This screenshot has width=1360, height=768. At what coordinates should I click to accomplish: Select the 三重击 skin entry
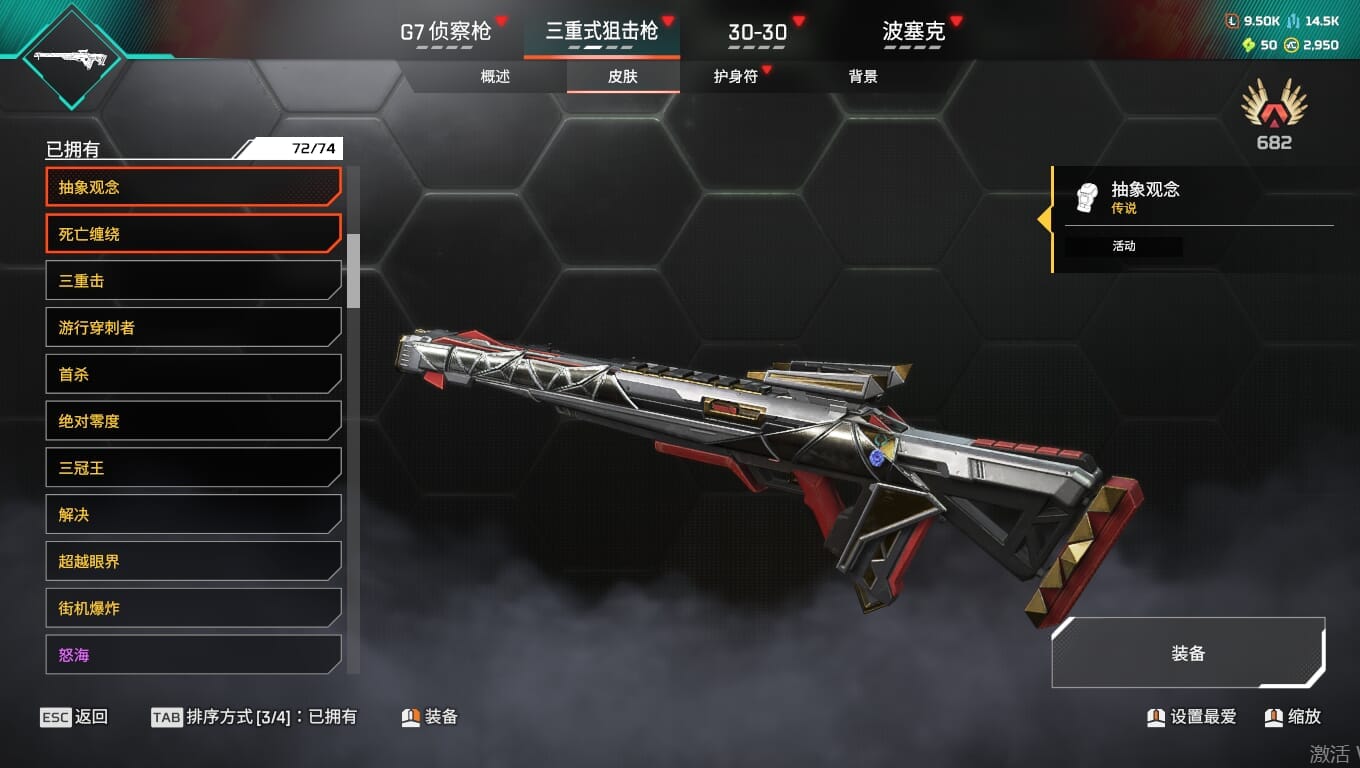(193, 281)
